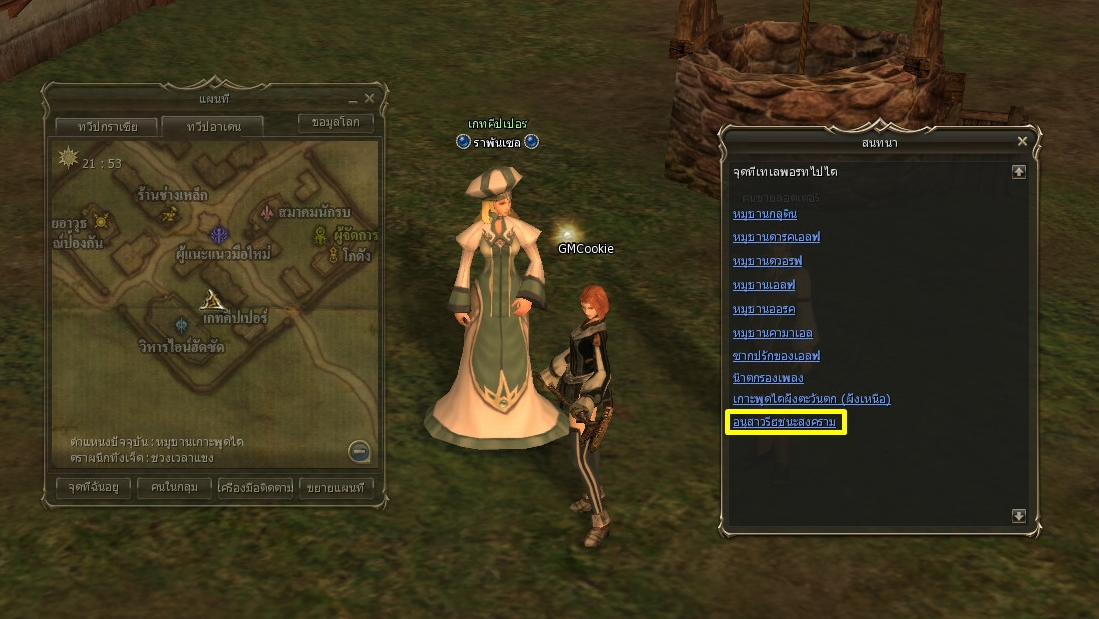Click the dialogue scroll-up arrow
This screenshot has width=1099, height=619.
[x=1018, y=172]
